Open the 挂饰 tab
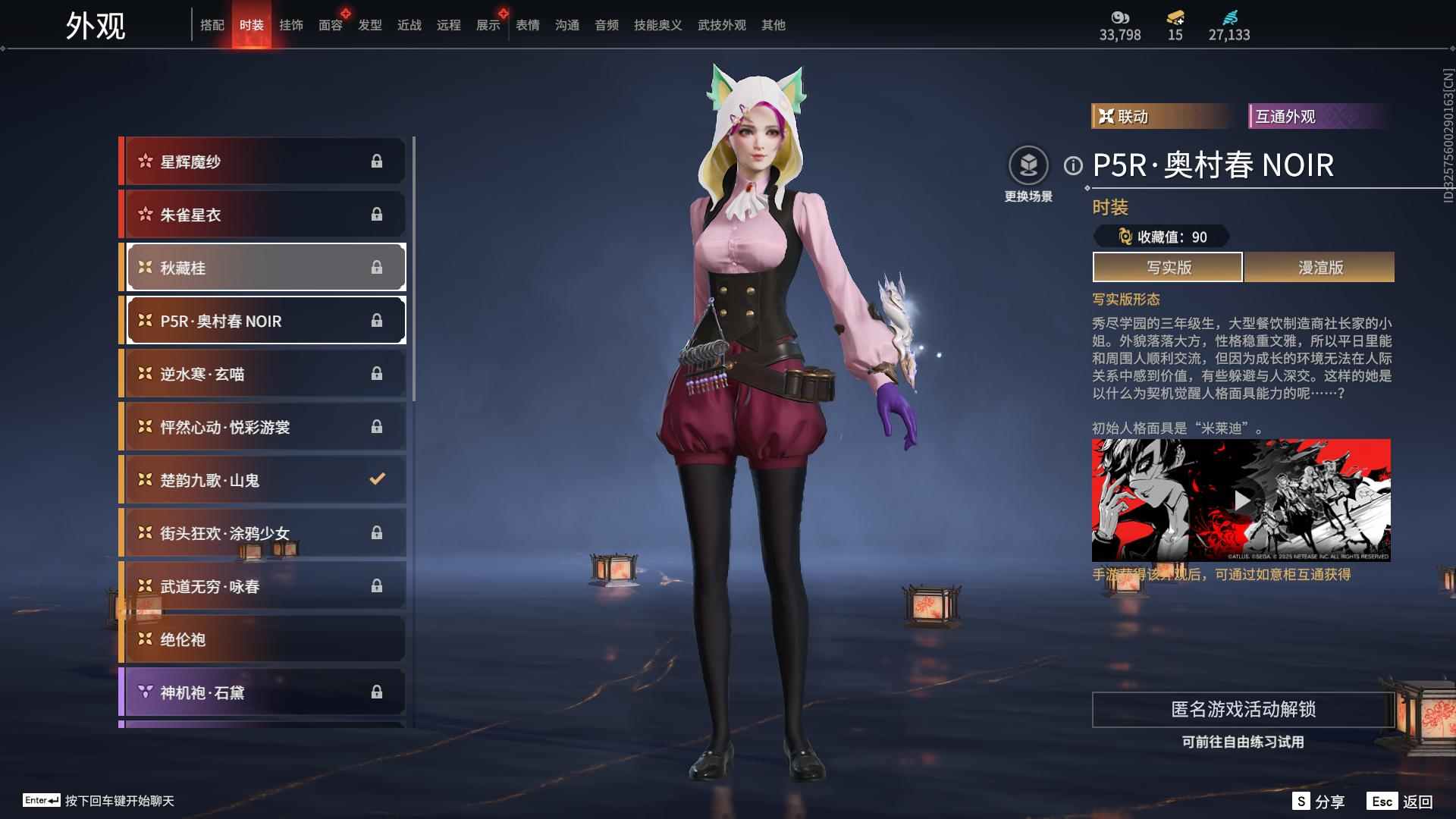The image size is (1456, 819). 290,25
